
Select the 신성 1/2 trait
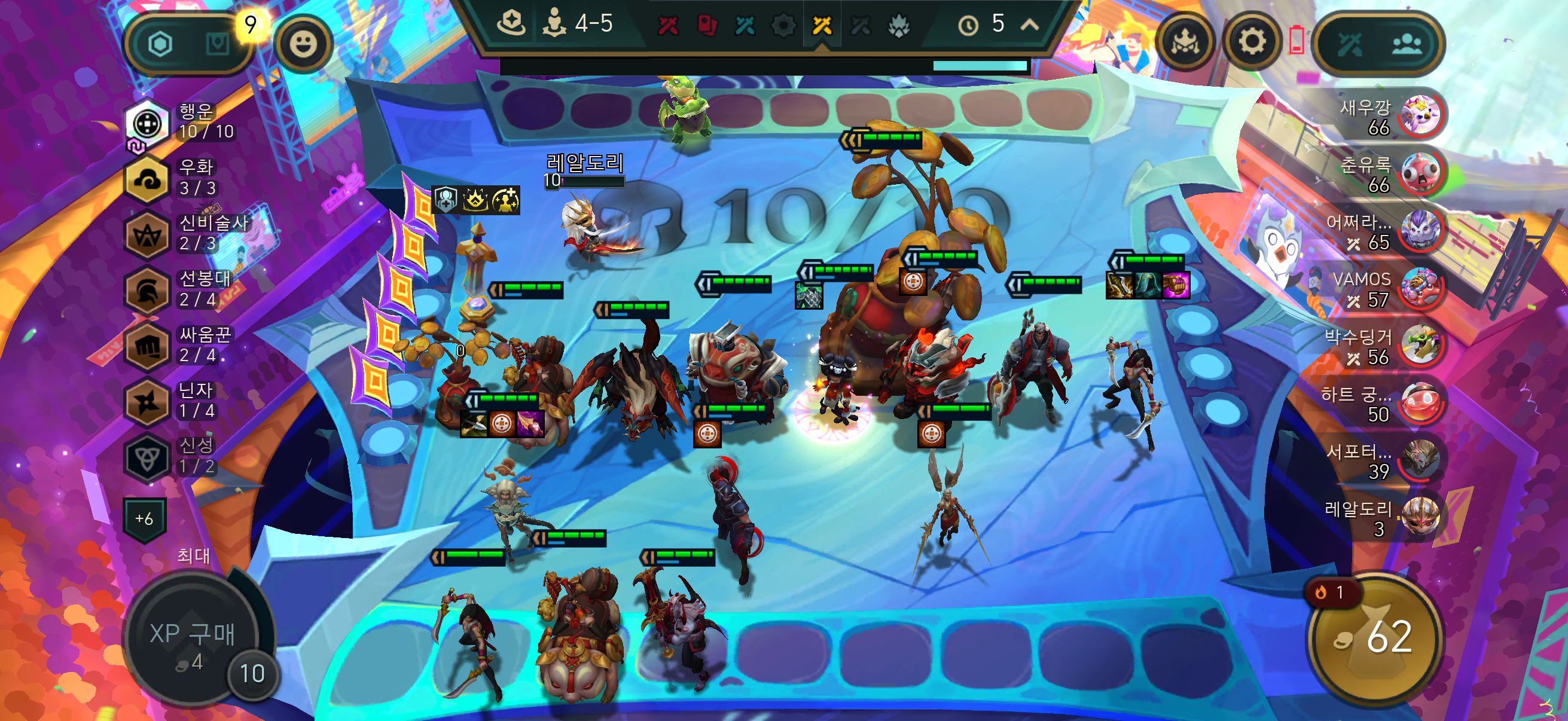point(147,457)
